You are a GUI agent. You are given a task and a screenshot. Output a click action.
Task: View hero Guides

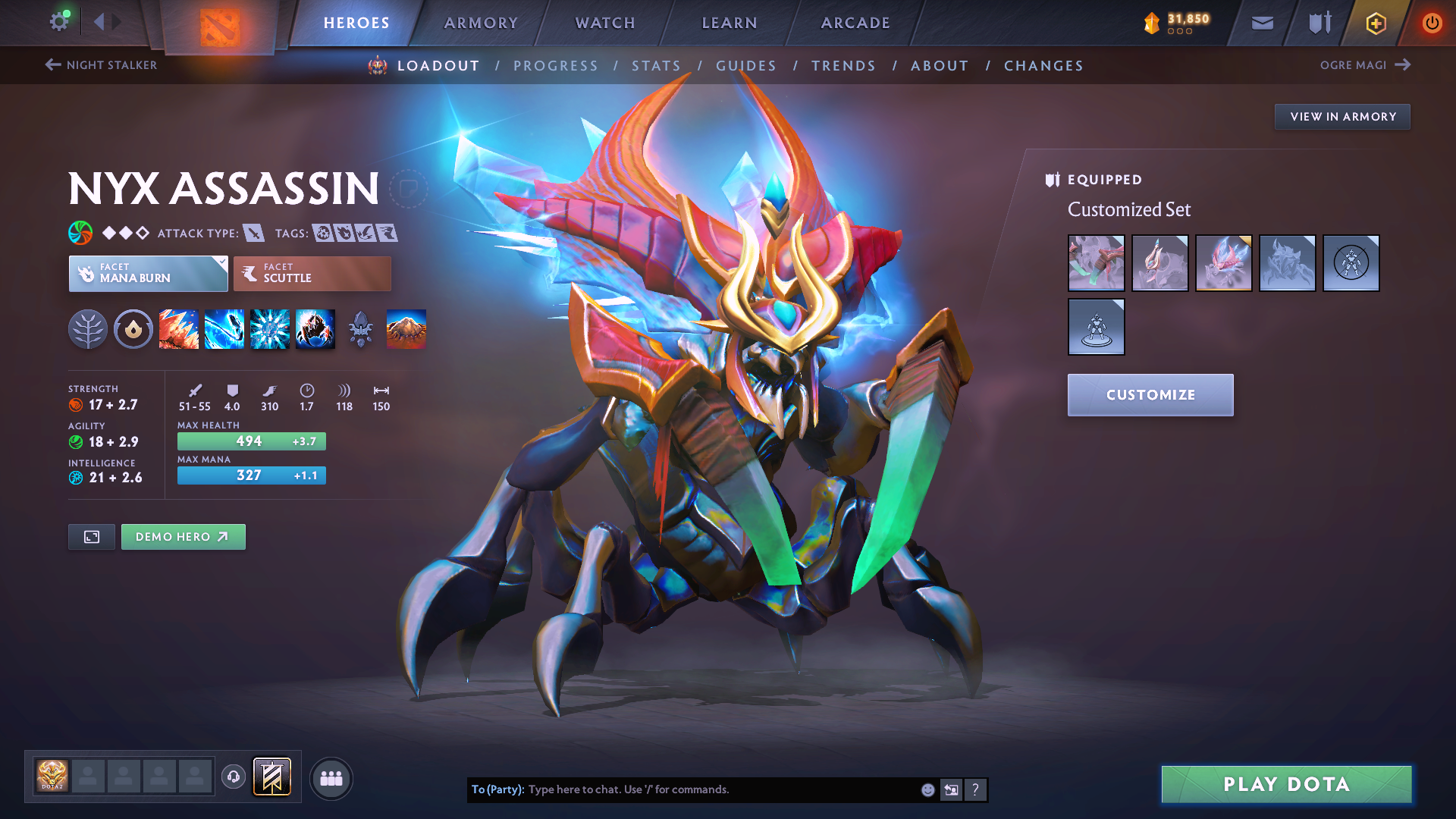[746, 66]
